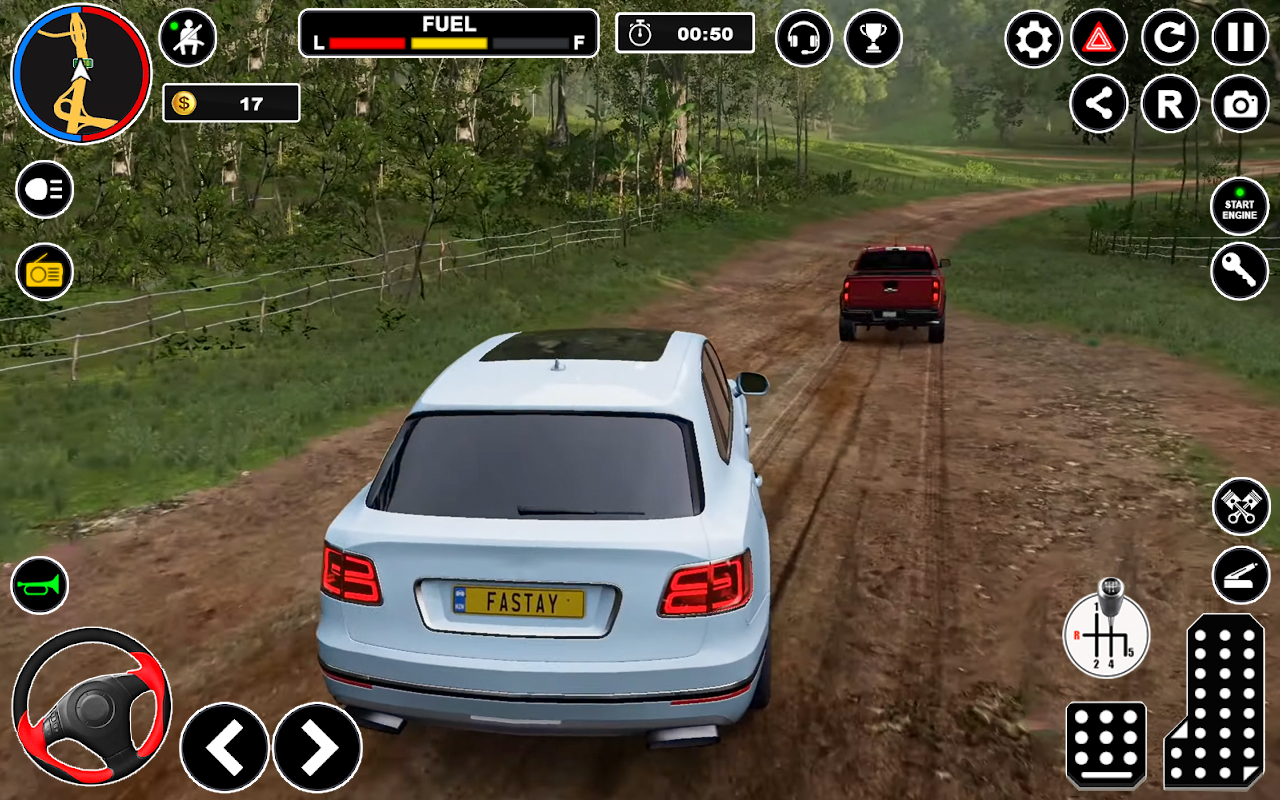The width and height of the screenshot is (1280, 800).
Task: Activate the hazard warning triangle
Action: 1099,39
